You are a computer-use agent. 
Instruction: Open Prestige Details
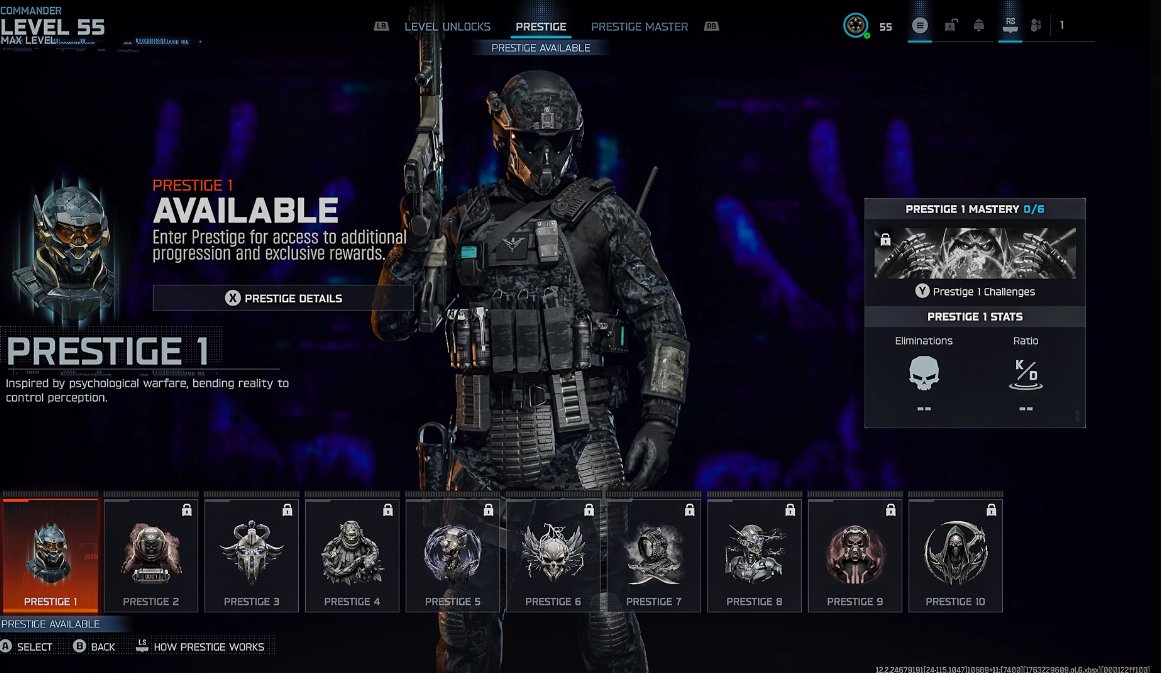tap(283, 298)
